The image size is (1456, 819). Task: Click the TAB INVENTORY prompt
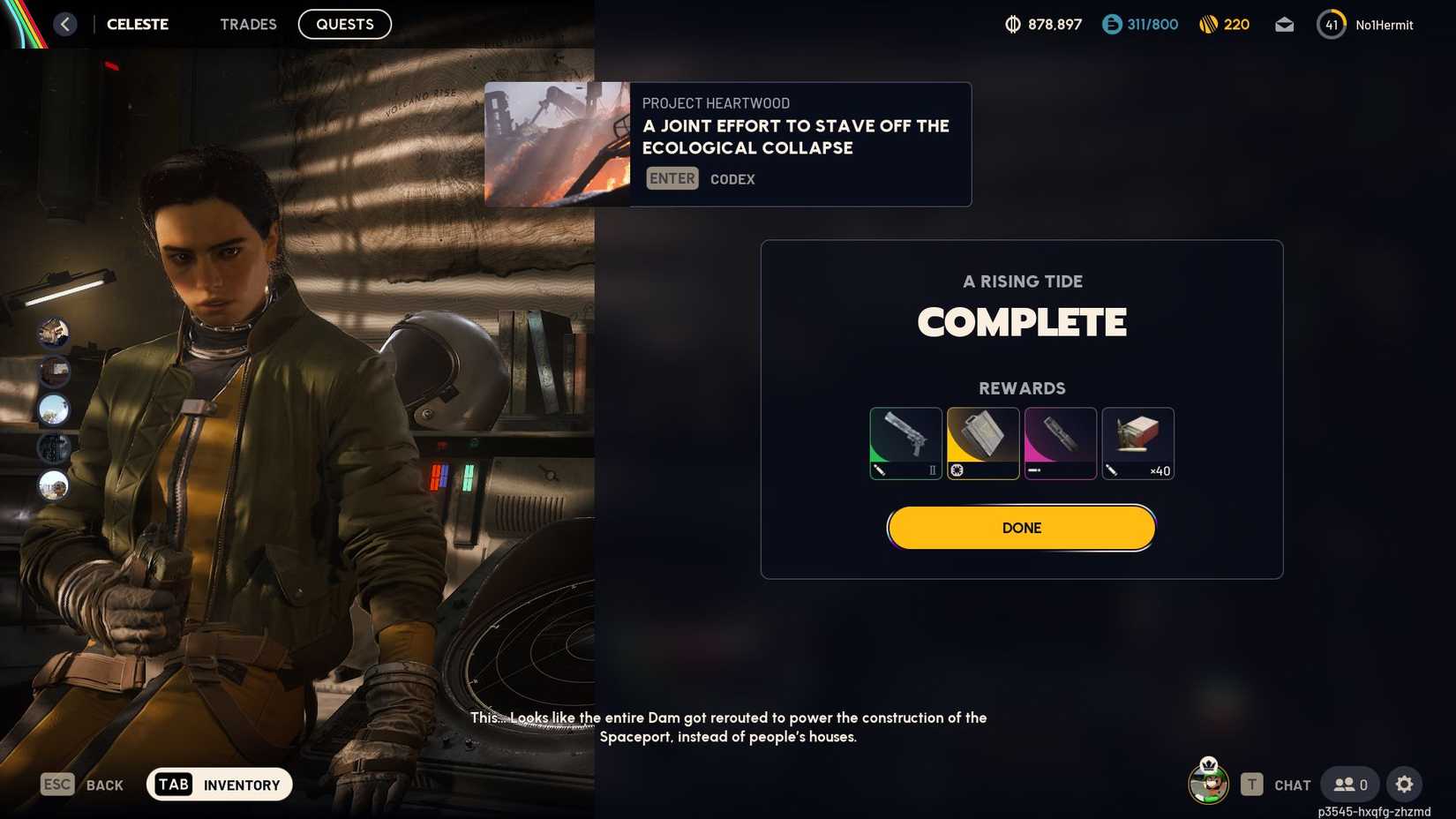pos(219,784)
